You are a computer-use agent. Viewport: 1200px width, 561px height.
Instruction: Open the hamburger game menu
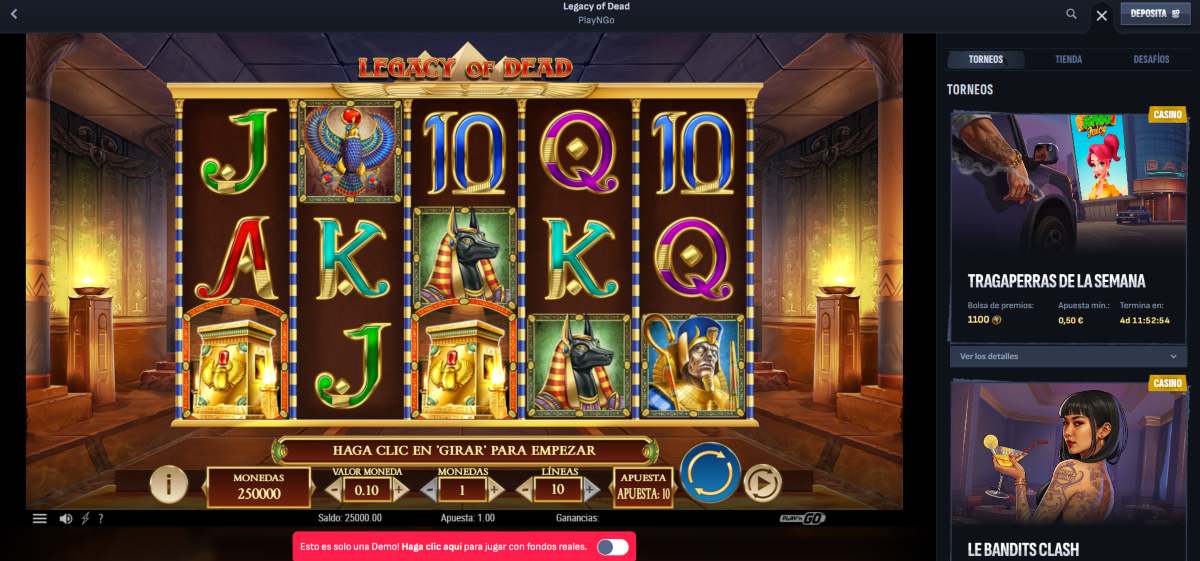coord(40,518)
